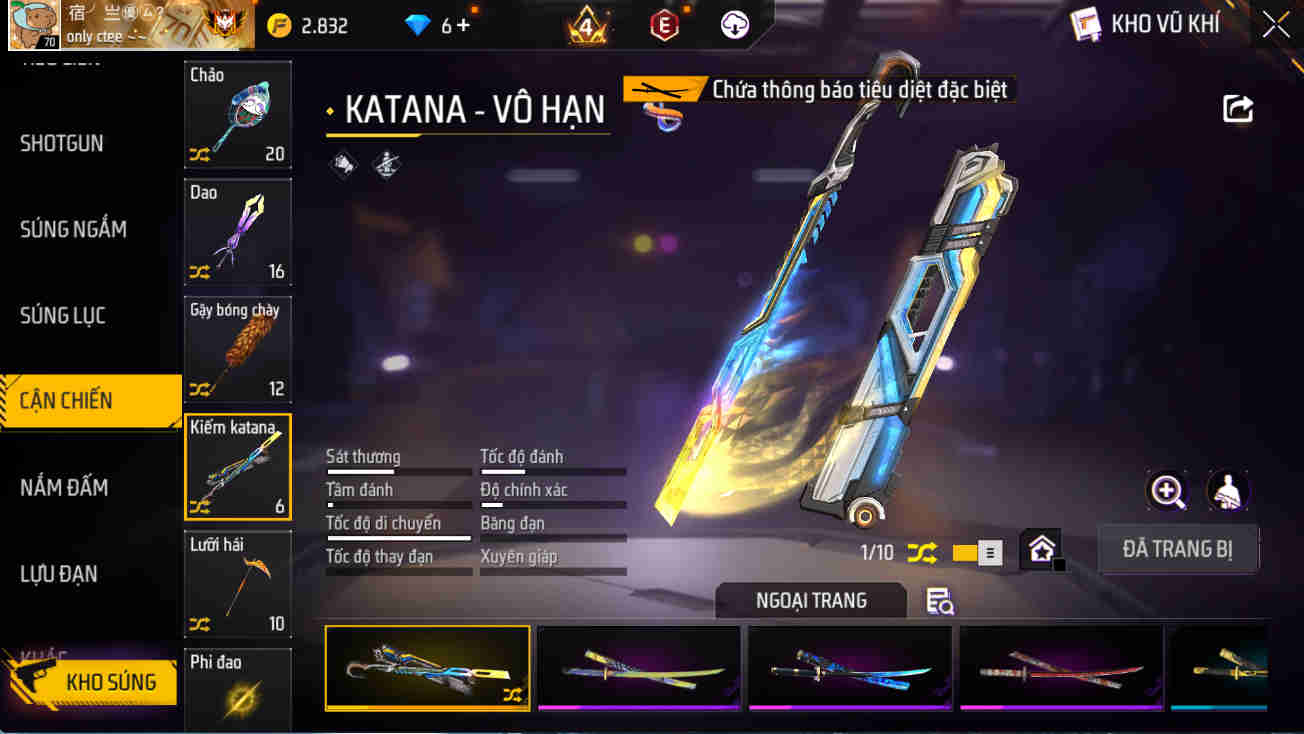This screenshot has height=734, width=1304.
Task: Open the character preview icon next to the magnifier
Action: tap(1228, 491)
